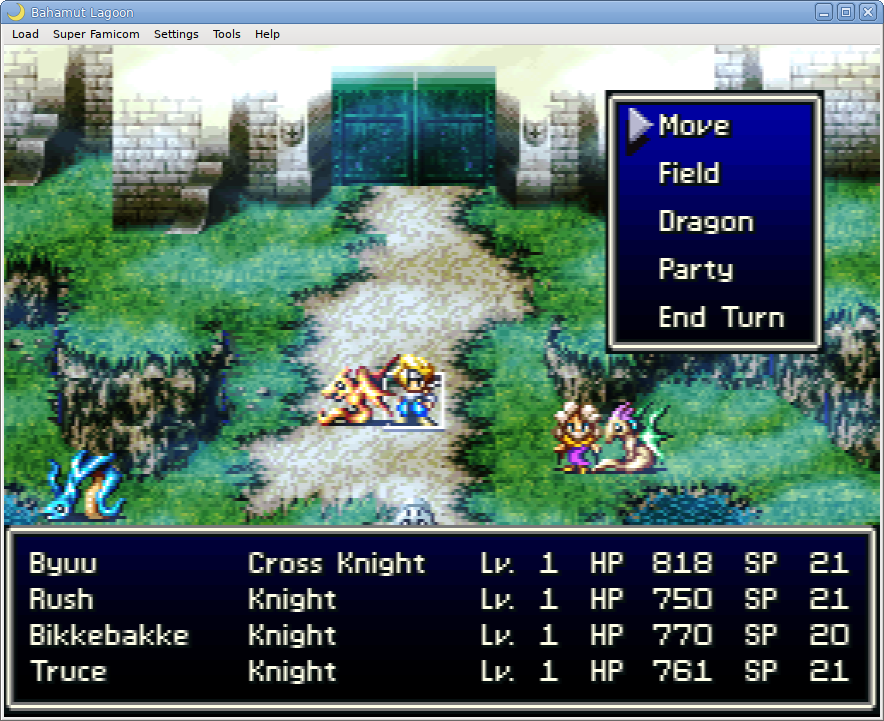Viewport: 884px width, 721px height.
Task: Pick Rush from the party roster
Action: click(61, 600)
